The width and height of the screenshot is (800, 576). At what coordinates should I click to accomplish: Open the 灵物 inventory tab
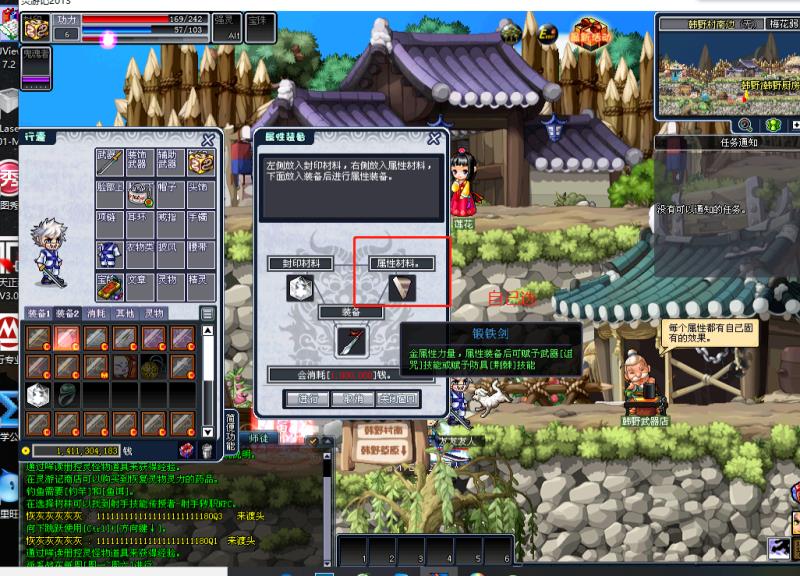tap(153, 313)
